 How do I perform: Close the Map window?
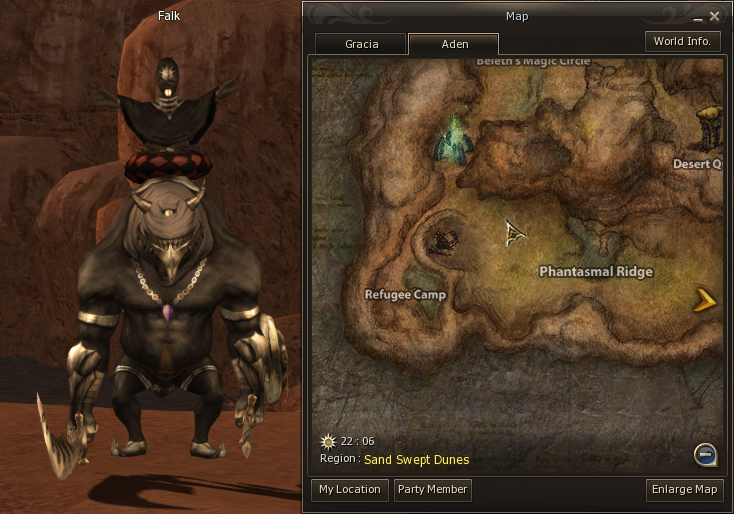click(x=714, y=16)
